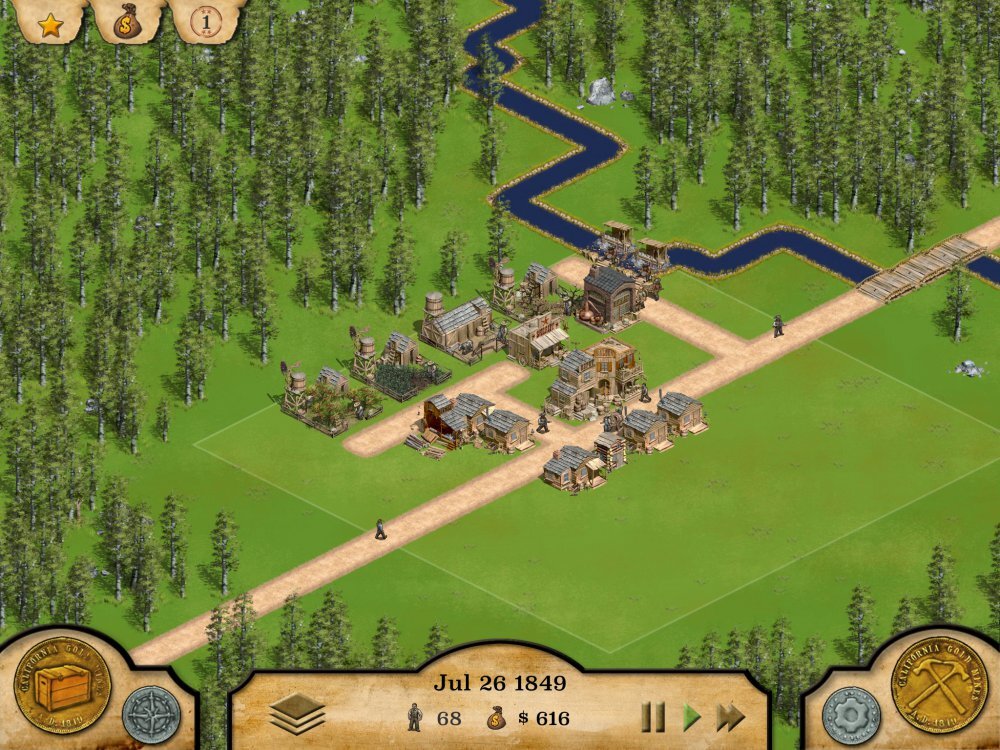
Task: Open the money bag finances tab
Action: coord(129,21)
